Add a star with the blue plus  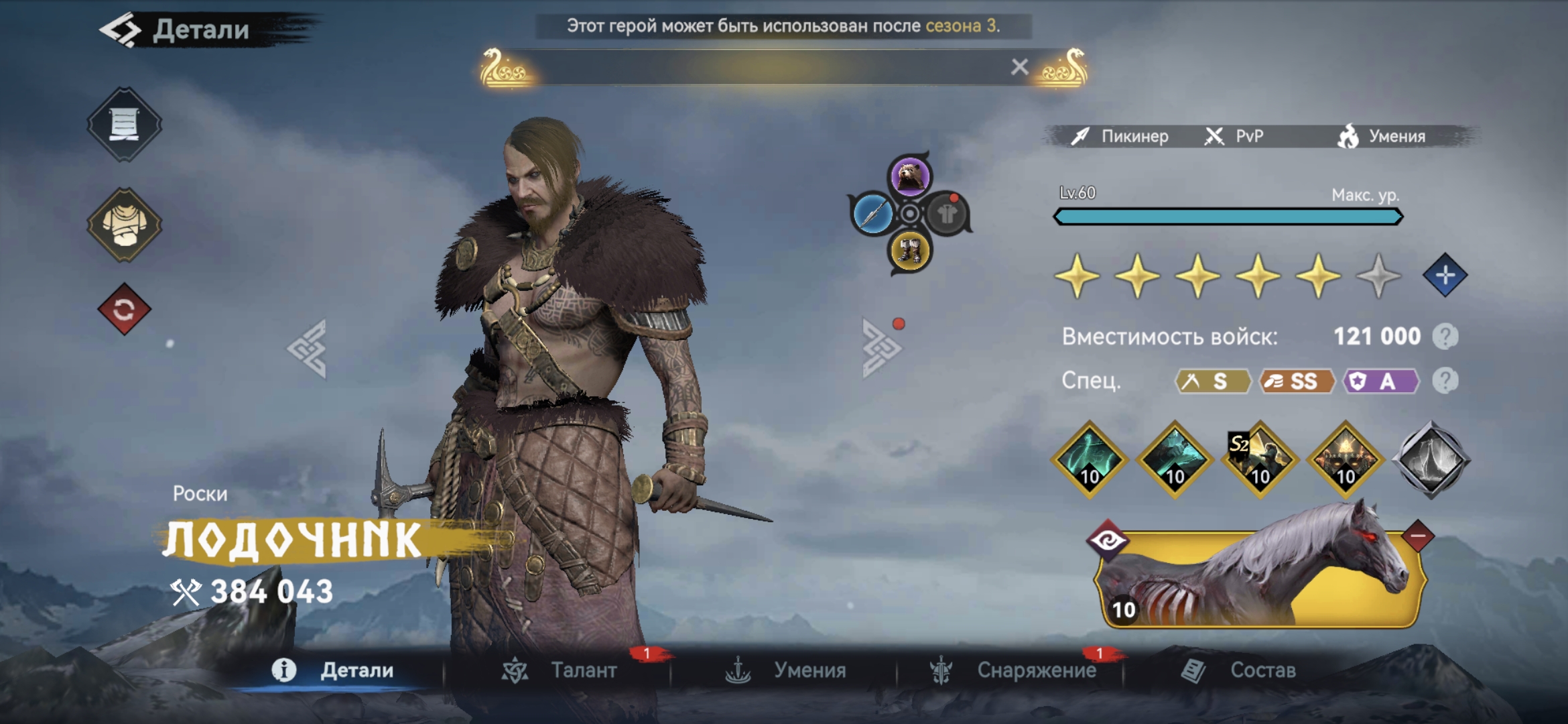click(x=1445, y=275)
